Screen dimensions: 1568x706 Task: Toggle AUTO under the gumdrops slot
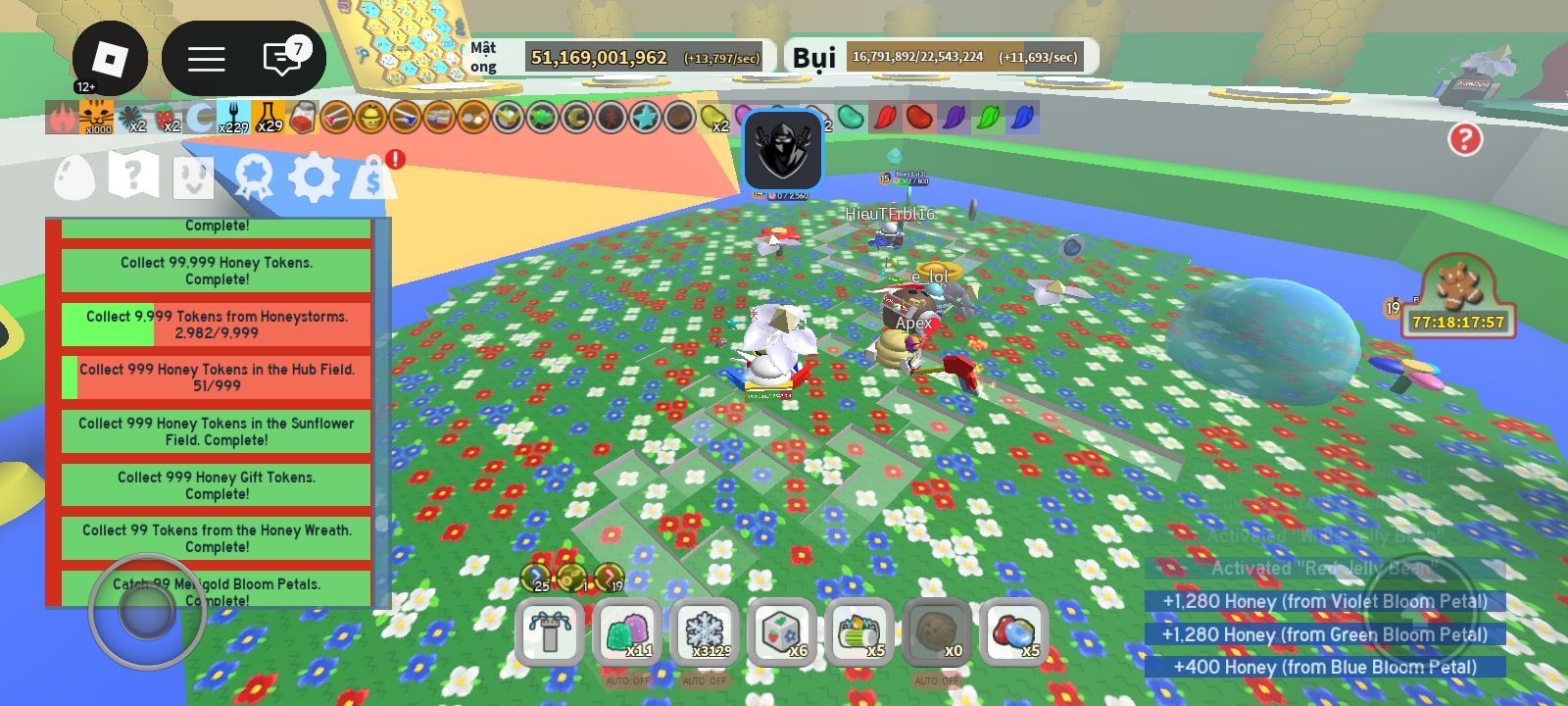[x=627, y=681]
